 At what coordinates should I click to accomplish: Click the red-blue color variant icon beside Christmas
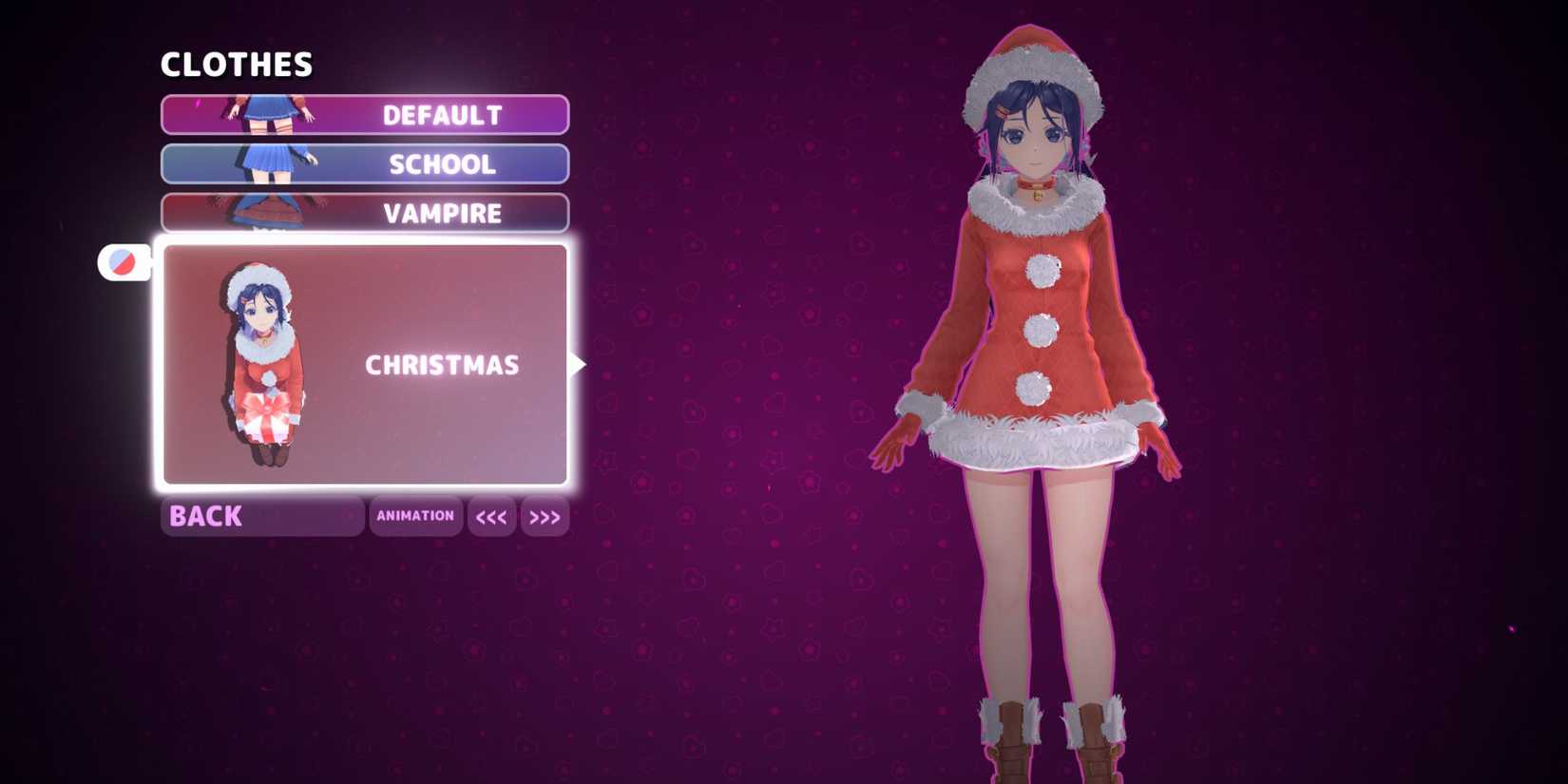coord(124,261)
